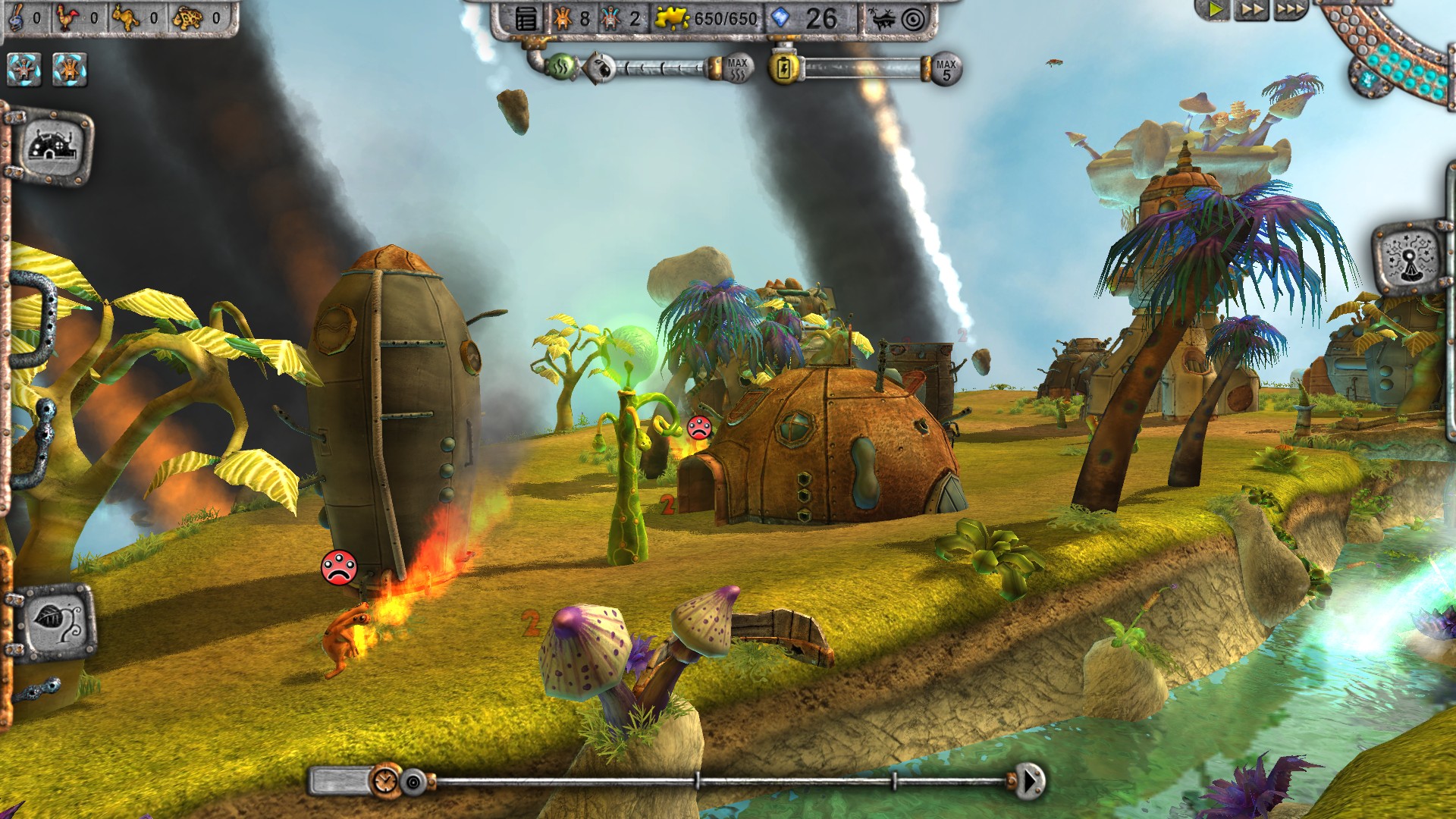The width and height of the screenshot is (1456, 819).
Task: Click the MAX plasma capacity button
Action: point(737,67)
